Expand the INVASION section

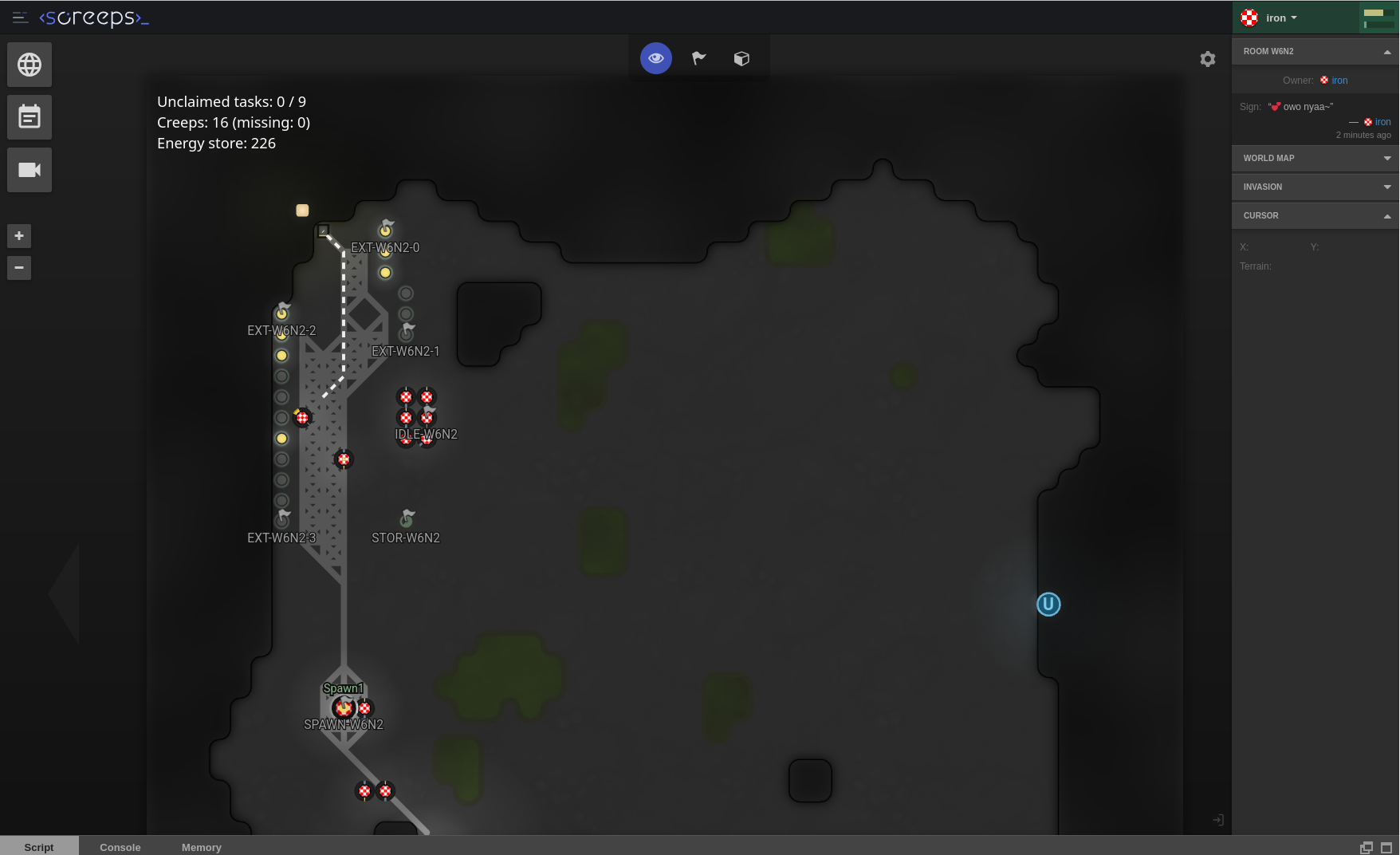coord(1314,187)
